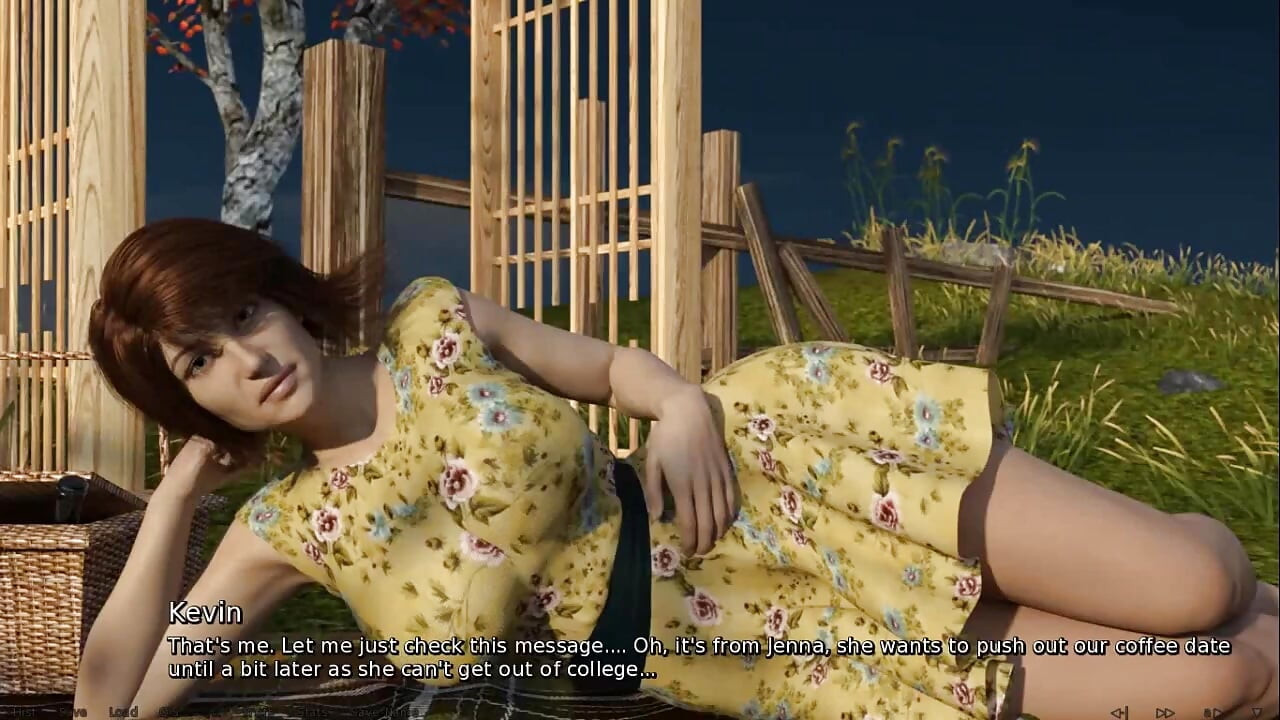Open the Load screen
Screen dimensions: 1280x720
[122, 712]
